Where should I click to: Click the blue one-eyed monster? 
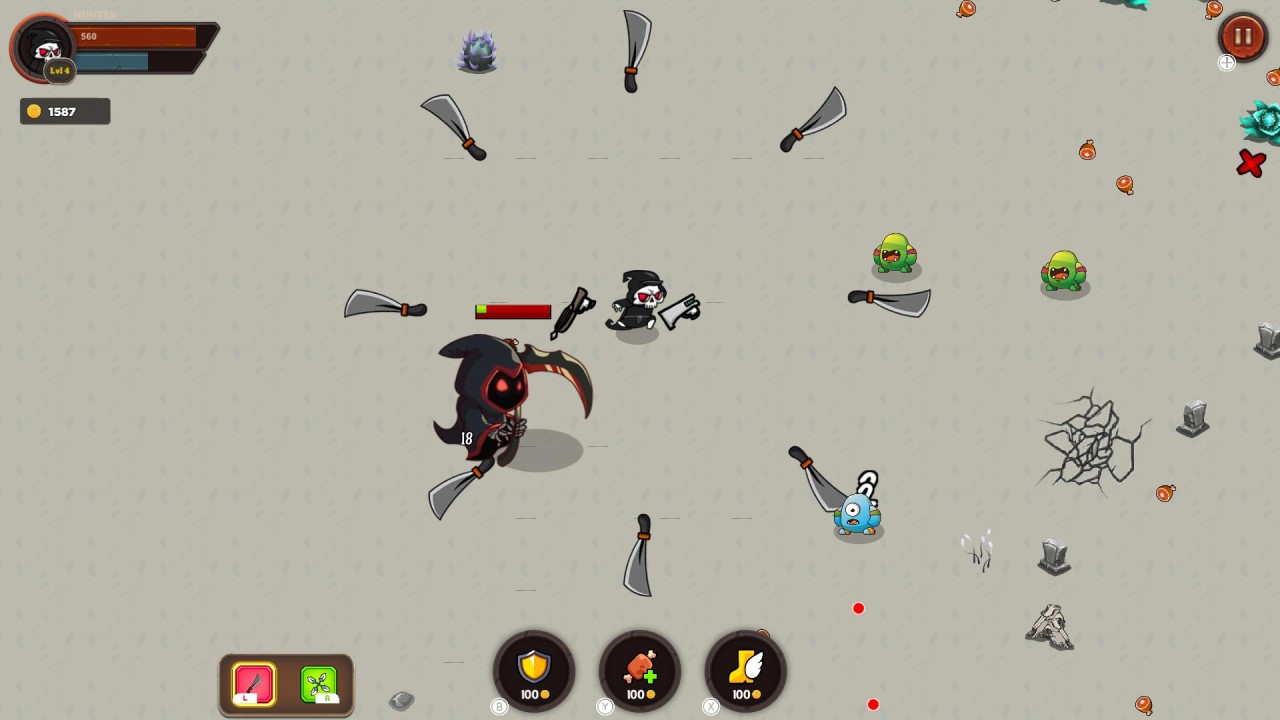coord(855,513)
